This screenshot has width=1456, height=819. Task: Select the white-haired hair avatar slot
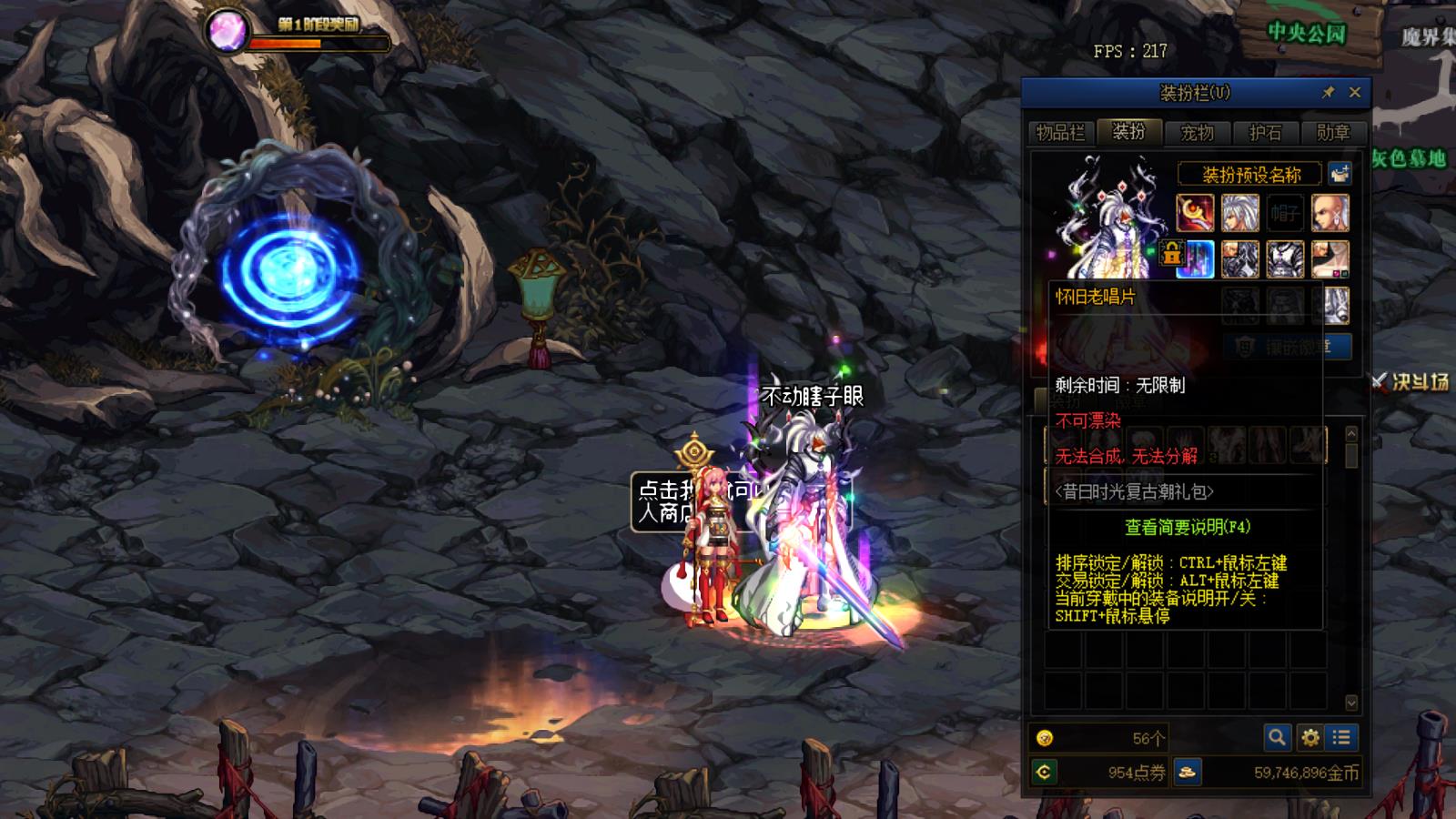click(x=1239, y=213)
